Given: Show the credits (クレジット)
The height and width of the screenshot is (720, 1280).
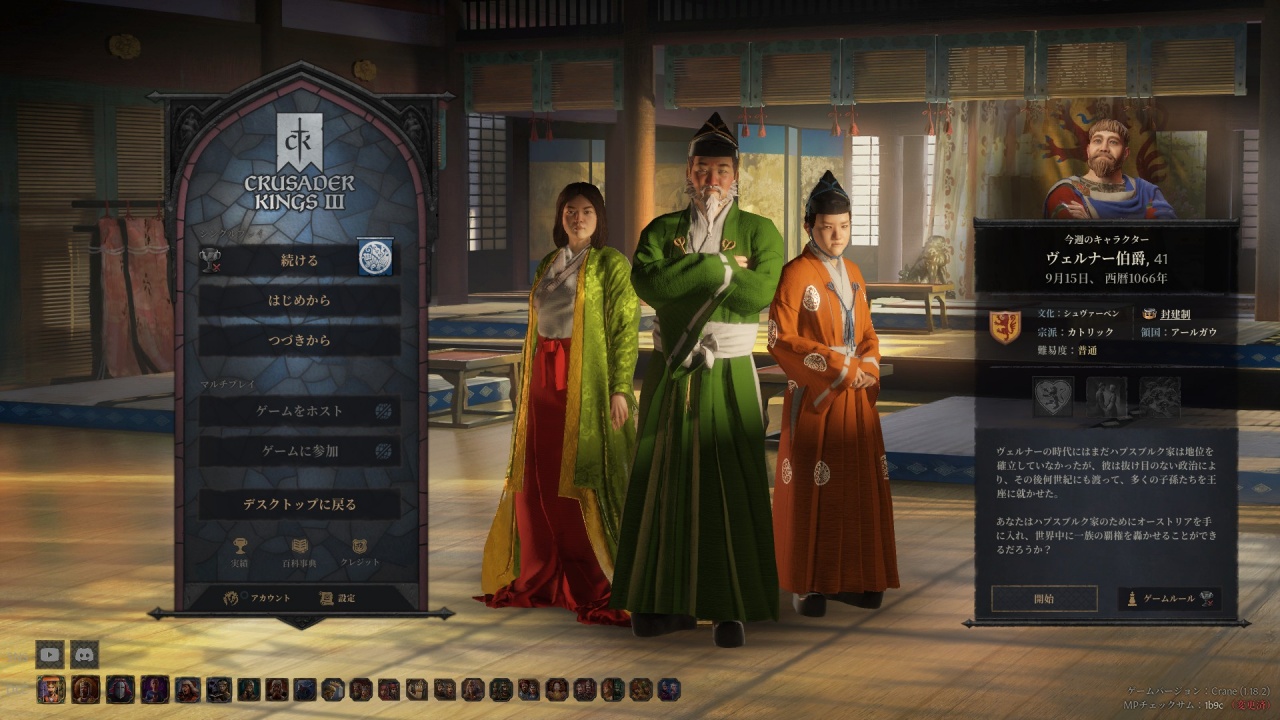Looking at the screenshot, I should (x=360, y=552).
